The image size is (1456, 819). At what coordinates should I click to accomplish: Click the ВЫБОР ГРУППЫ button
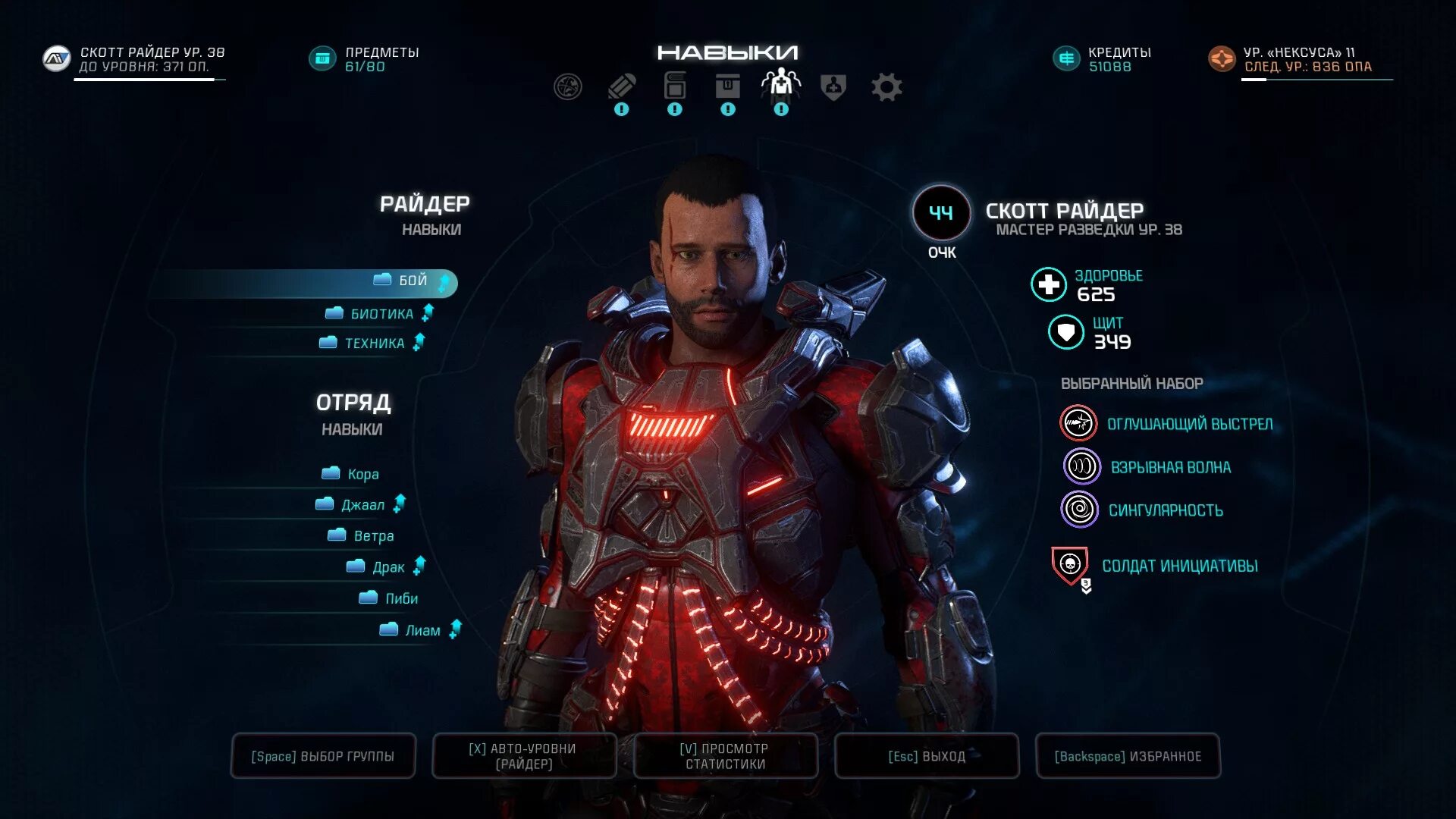(323, 756)
